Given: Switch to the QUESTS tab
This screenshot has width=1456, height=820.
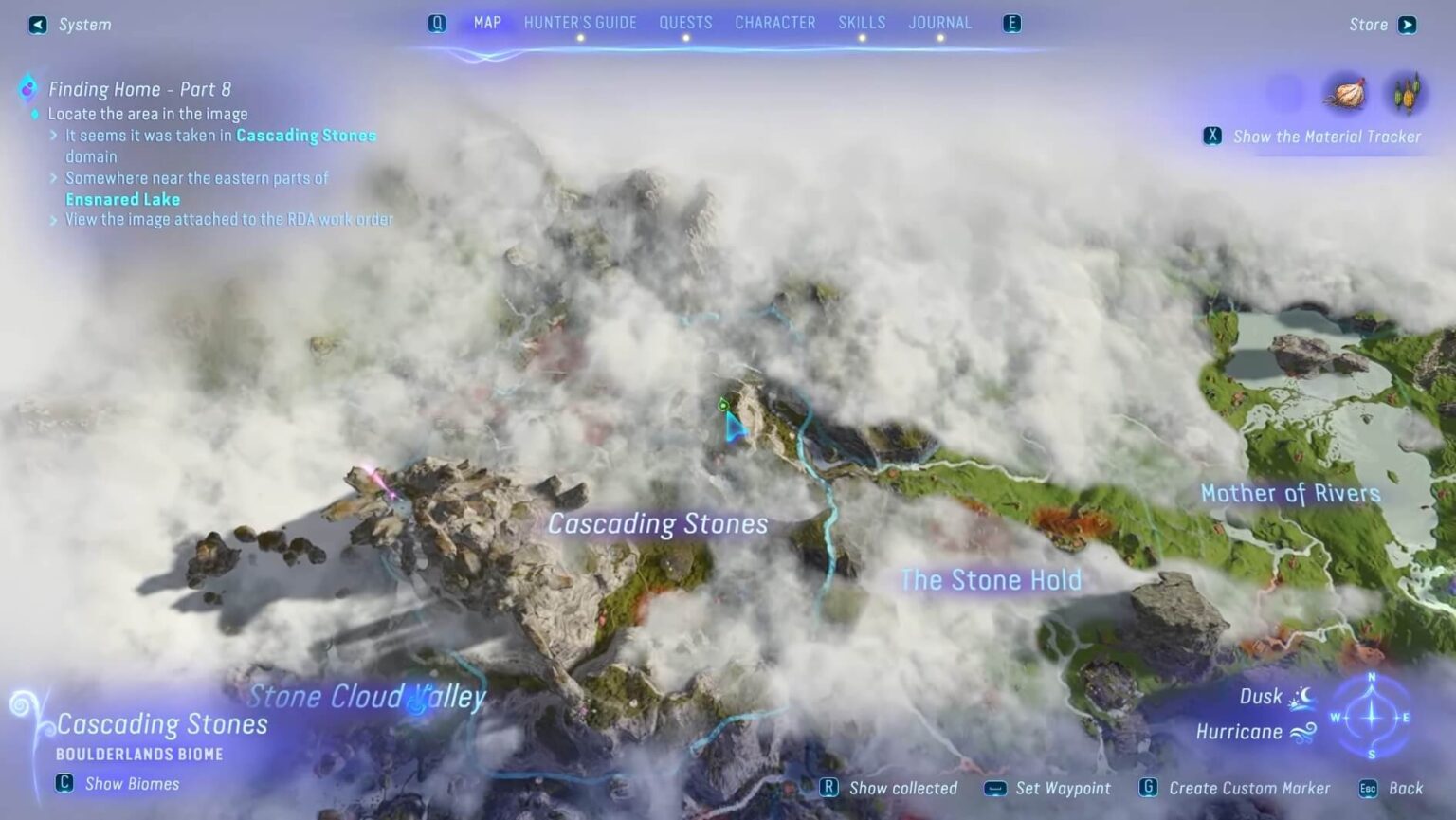Looking at the screenshot, I should (x=686, y=22).
